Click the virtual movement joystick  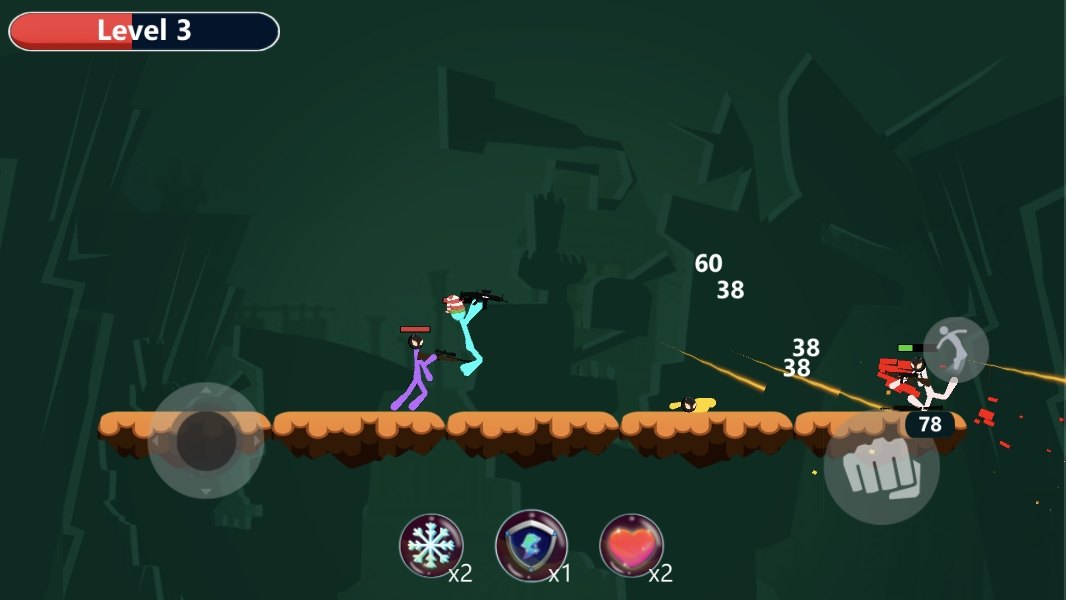[x=206, y=440]
